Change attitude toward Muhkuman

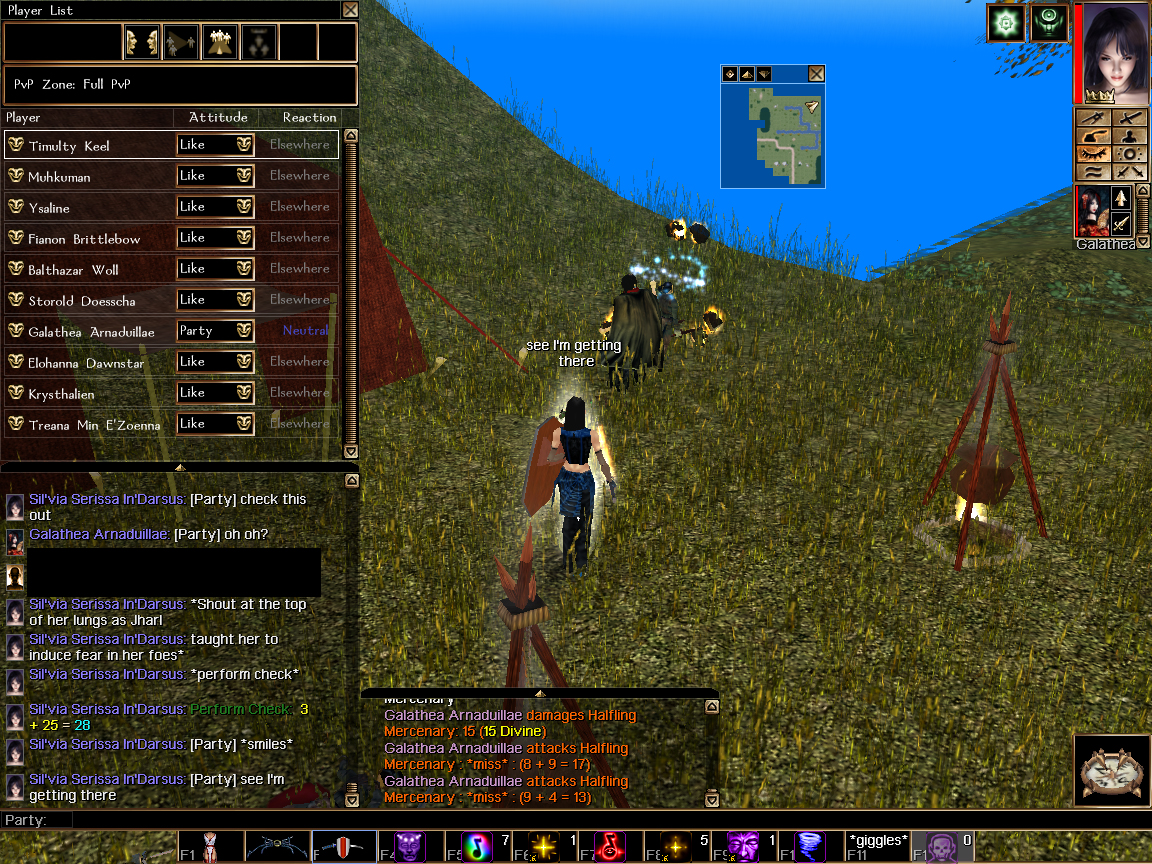(216, 176)
